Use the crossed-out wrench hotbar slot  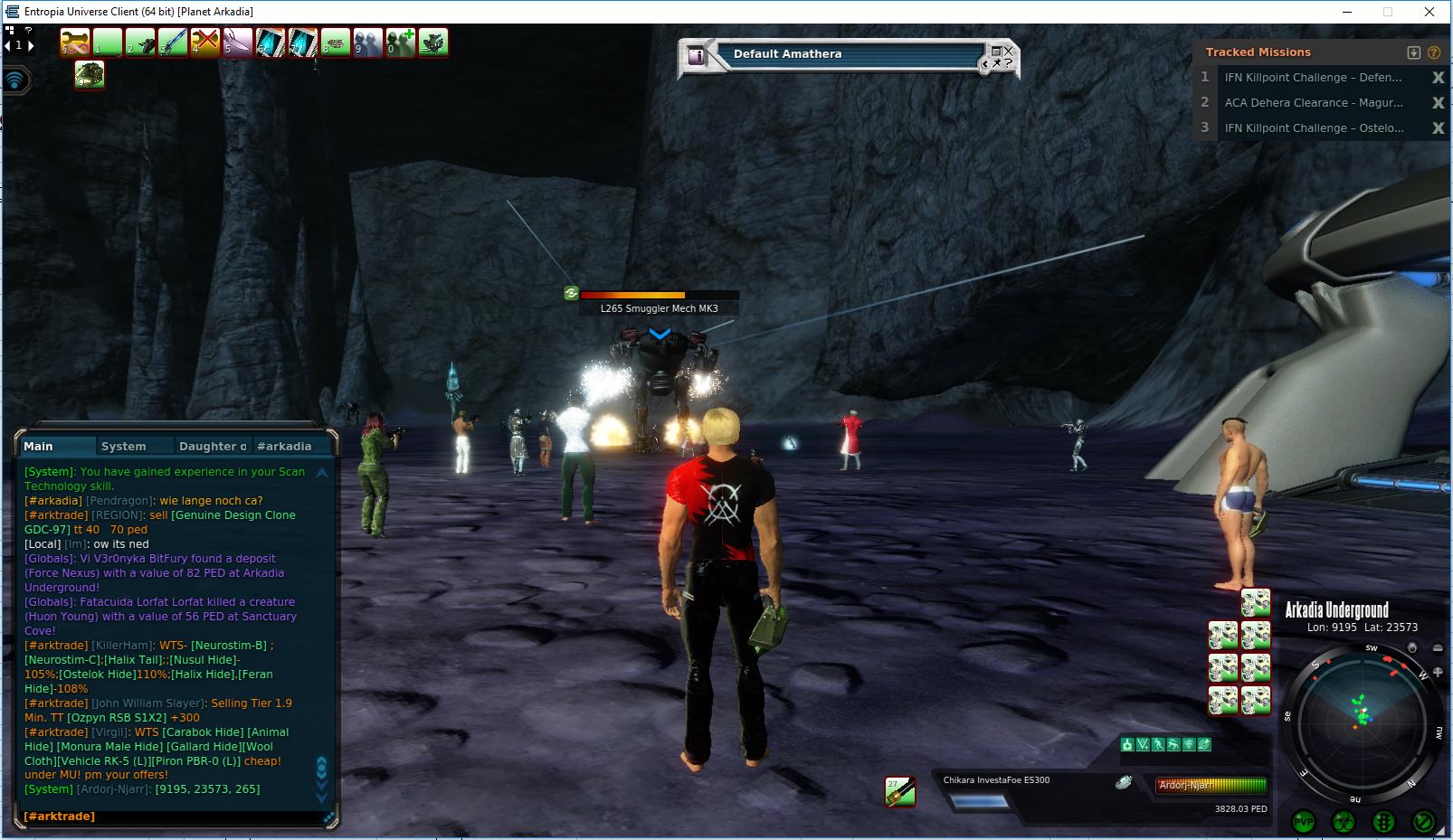[205, 42]
